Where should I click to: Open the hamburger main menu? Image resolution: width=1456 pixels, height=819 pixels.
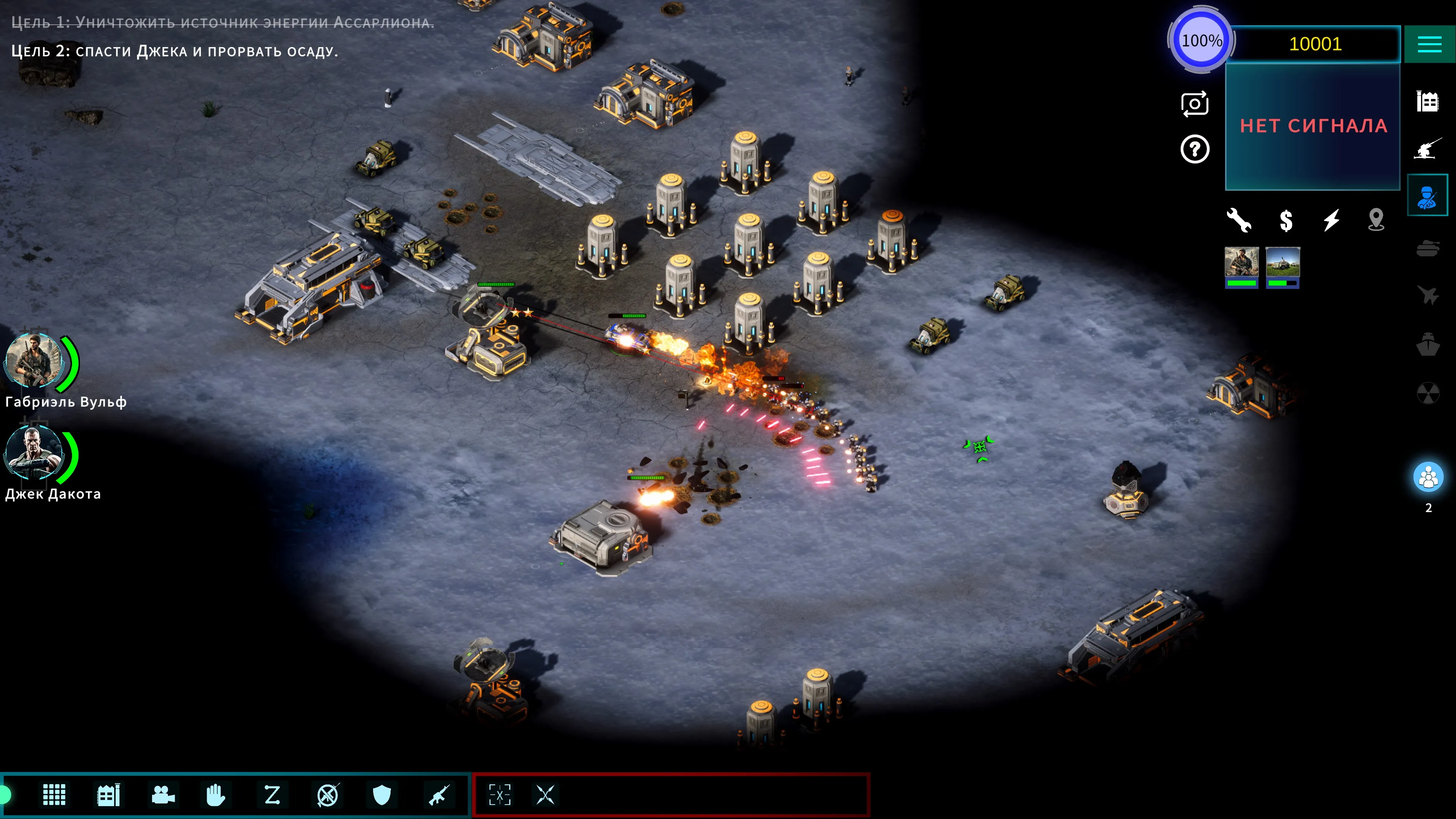[1429, 44]
